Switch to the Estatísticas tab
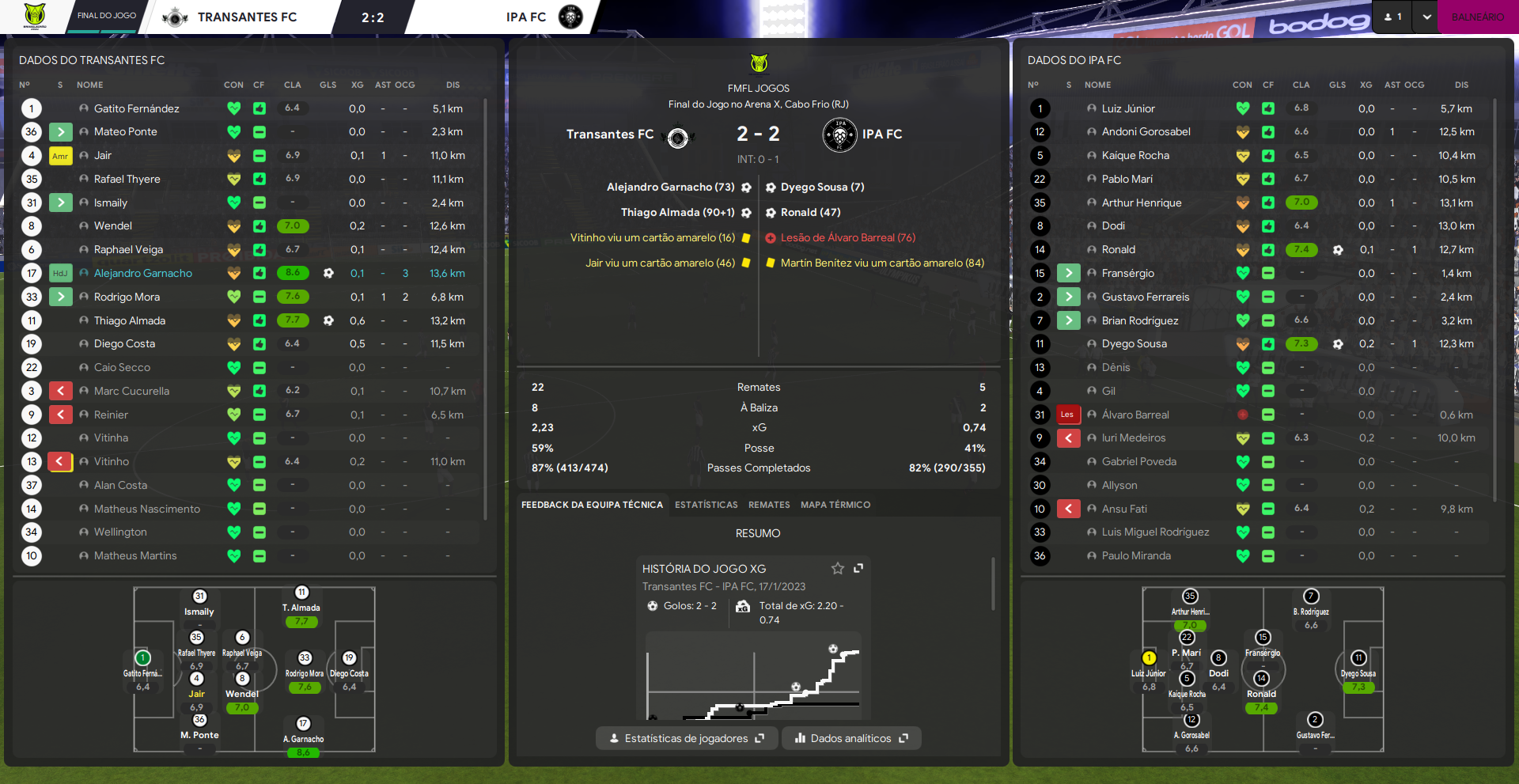Image resolution: width=1519 pixels, height=784 pixels. pyautogui.click(x=706, y=505)
